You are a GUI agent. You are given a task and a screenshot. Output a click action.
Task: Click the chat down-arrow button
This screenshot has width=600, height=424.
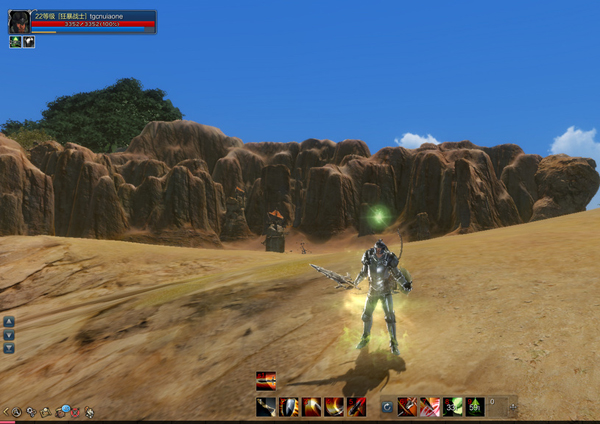click(9, 335)
